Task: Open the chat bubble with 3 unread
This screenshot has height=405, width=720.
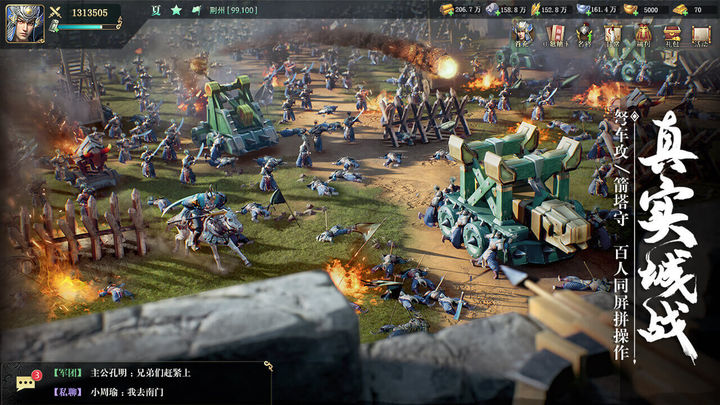Action: tap(27, 384)
